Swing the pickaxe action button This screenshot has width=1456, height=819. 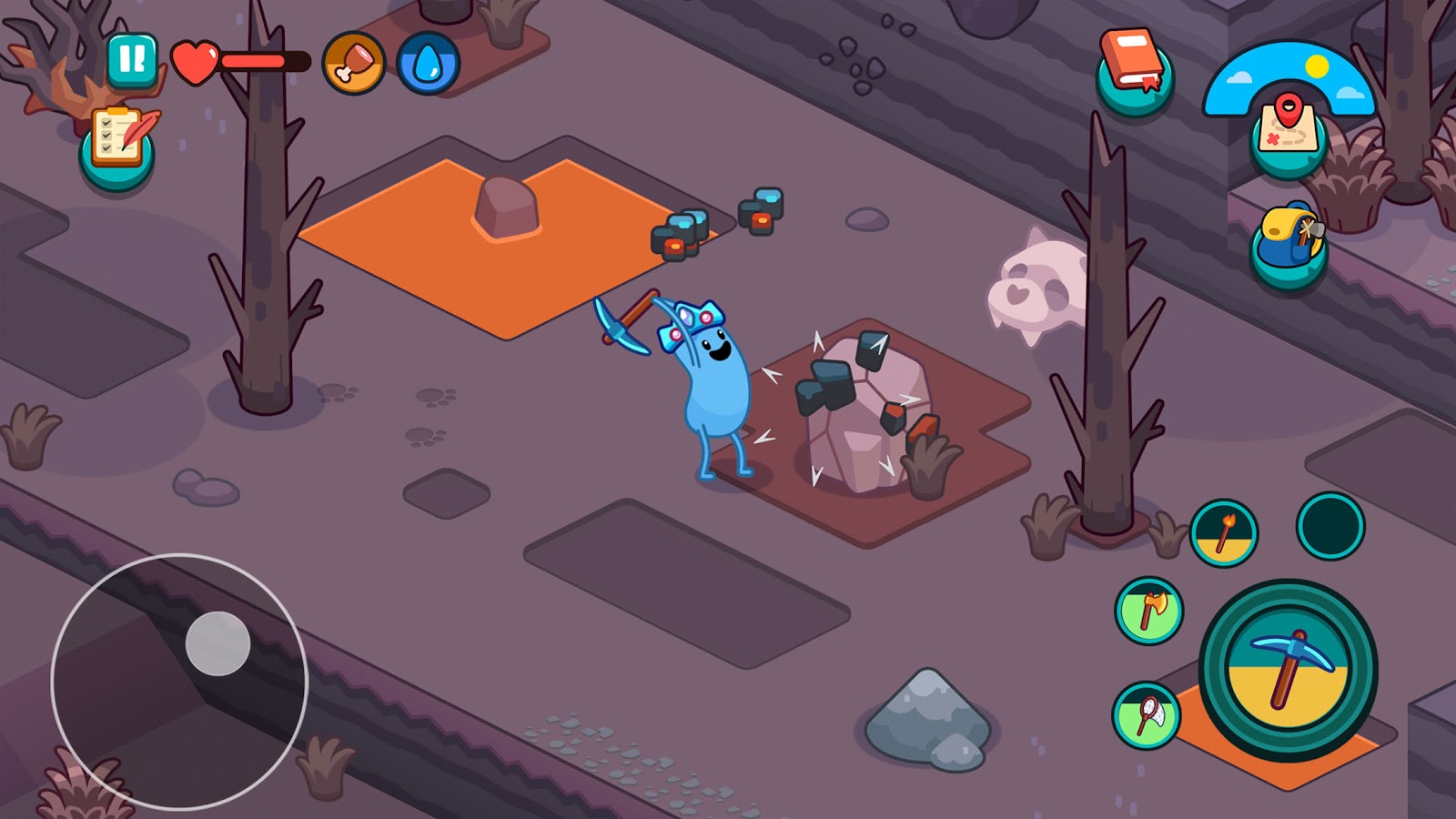pyautogui.click(x=1287, y=670)
